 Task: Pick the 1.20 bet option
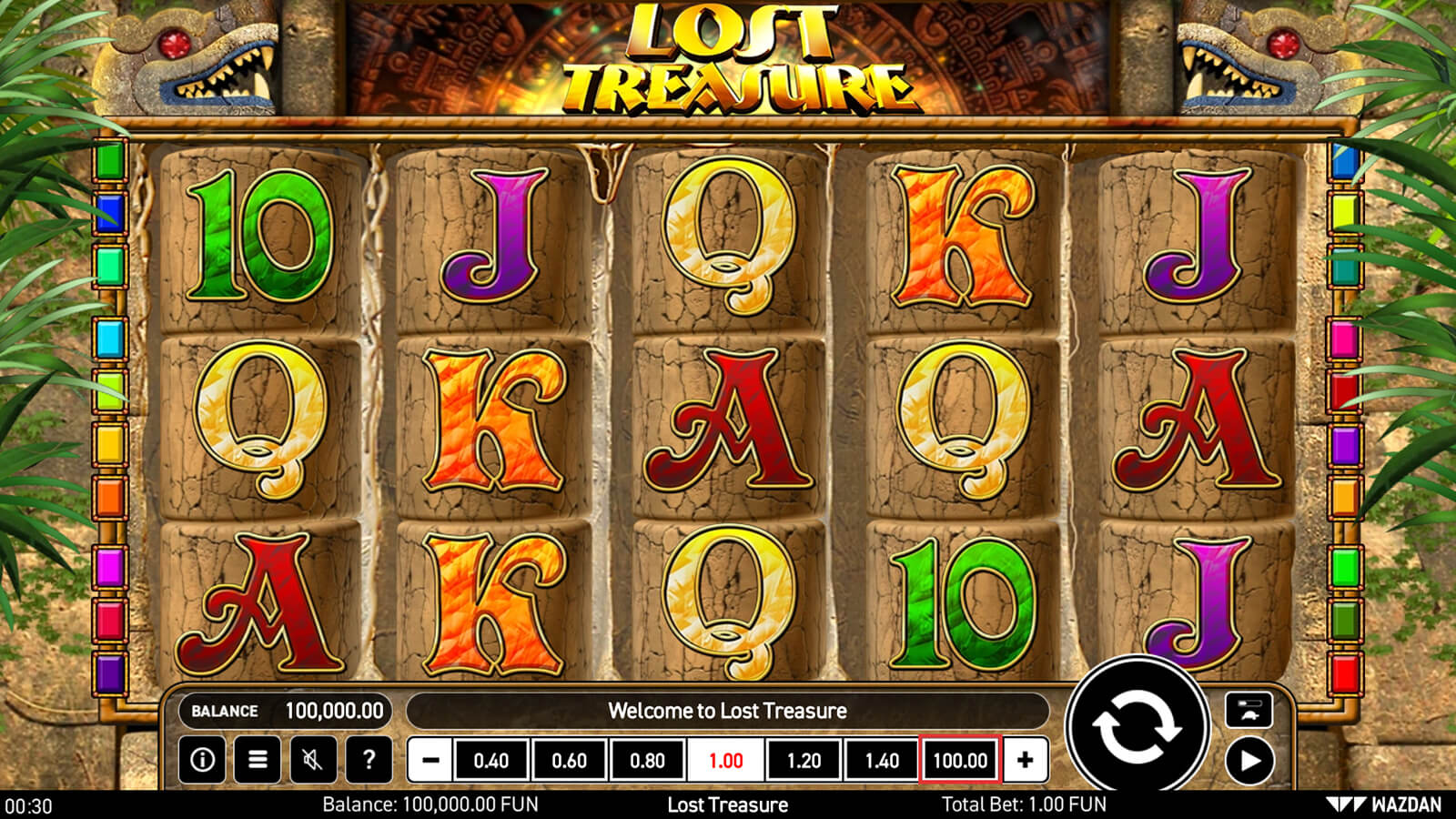point(804,760)
